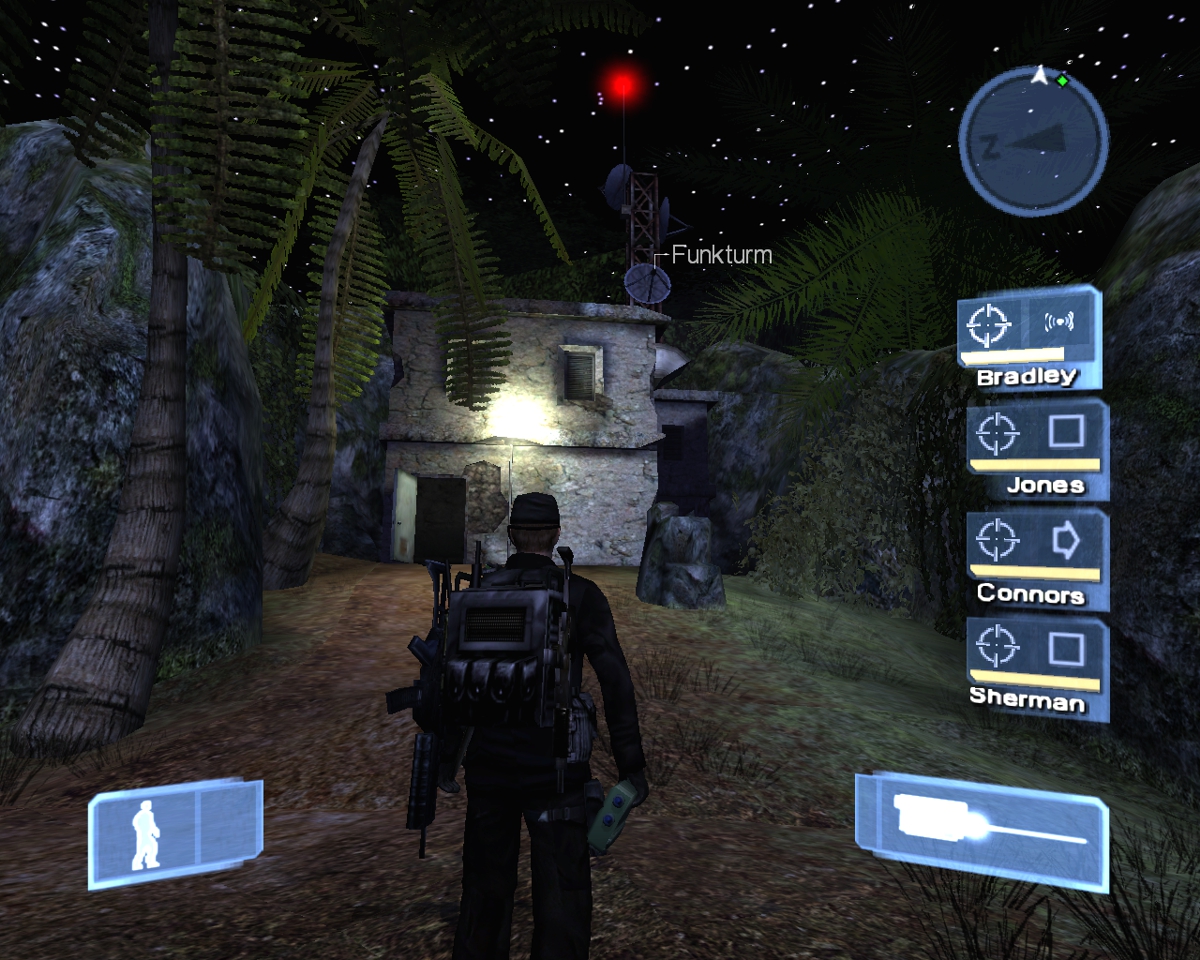Screen dimensions: 1200x960
Task: Pick Sherman's squad panel
Action: pos(1037,667)
